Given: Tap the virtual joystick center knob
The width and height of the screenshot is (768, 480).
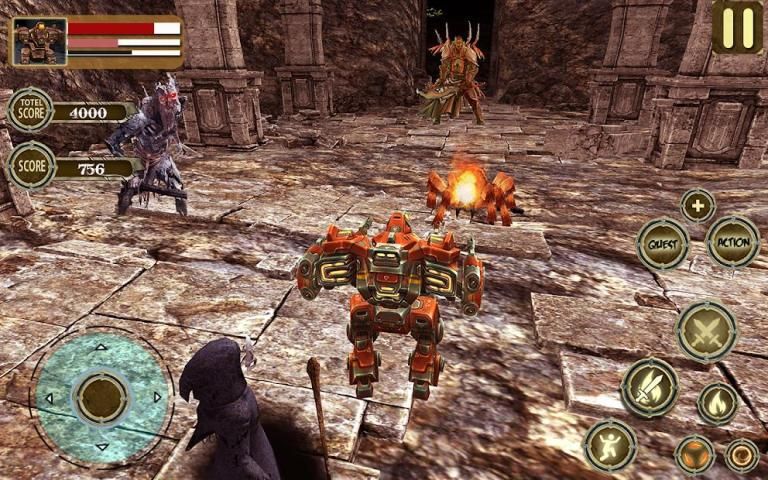Looking at the screenshot, I should pyautogui.click(x=100, y=396).
